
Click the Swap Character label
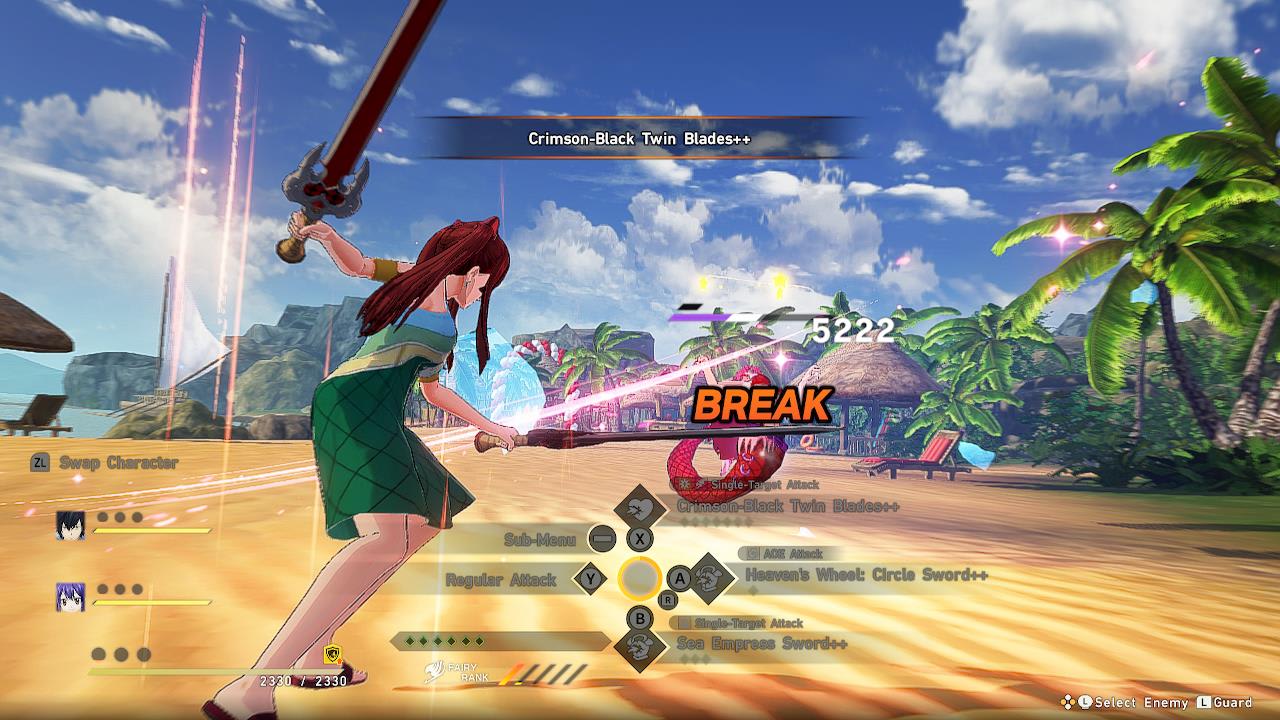coord(117,462)
